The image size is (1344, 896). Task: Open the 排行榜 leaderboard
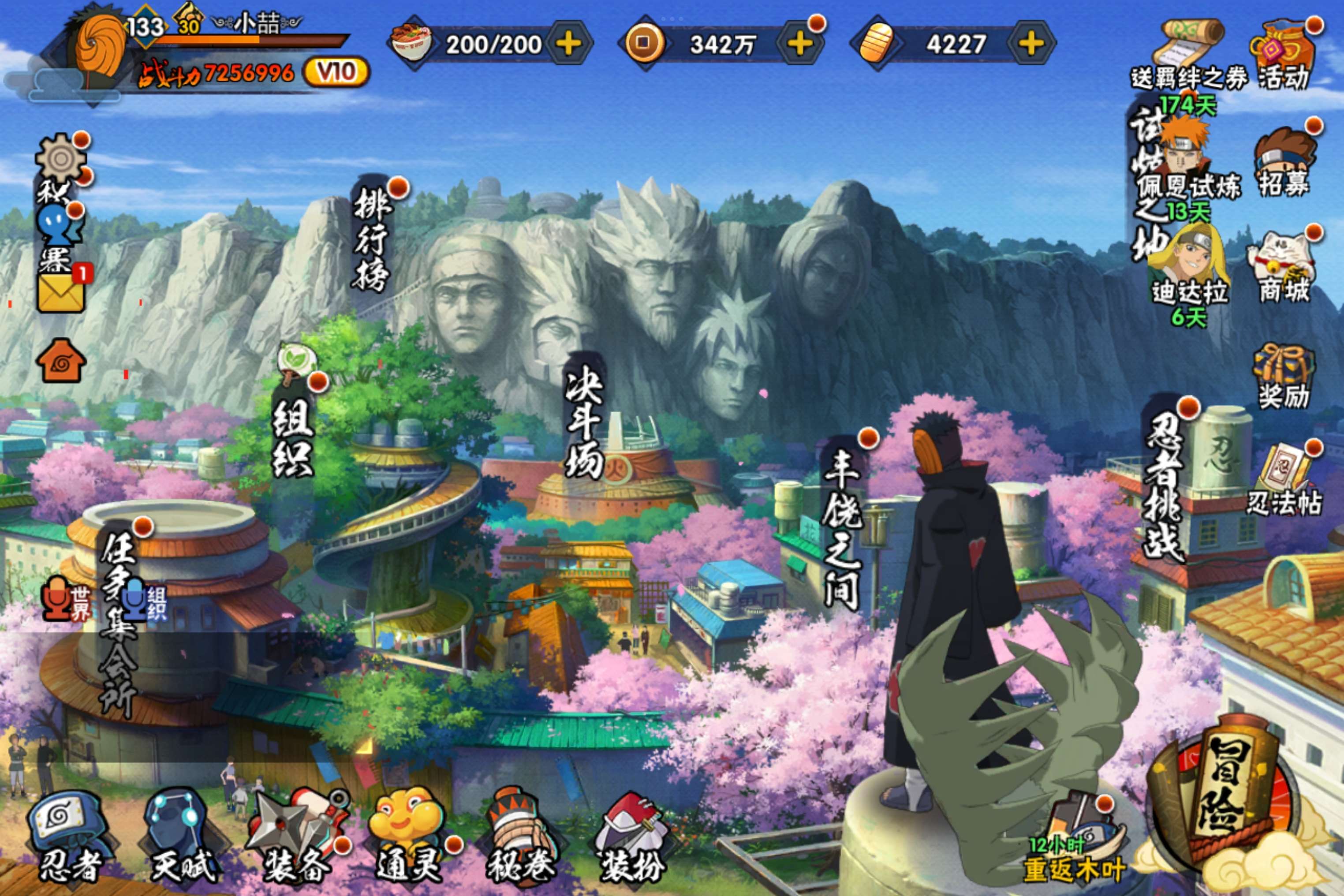click(x=372, y=240)
